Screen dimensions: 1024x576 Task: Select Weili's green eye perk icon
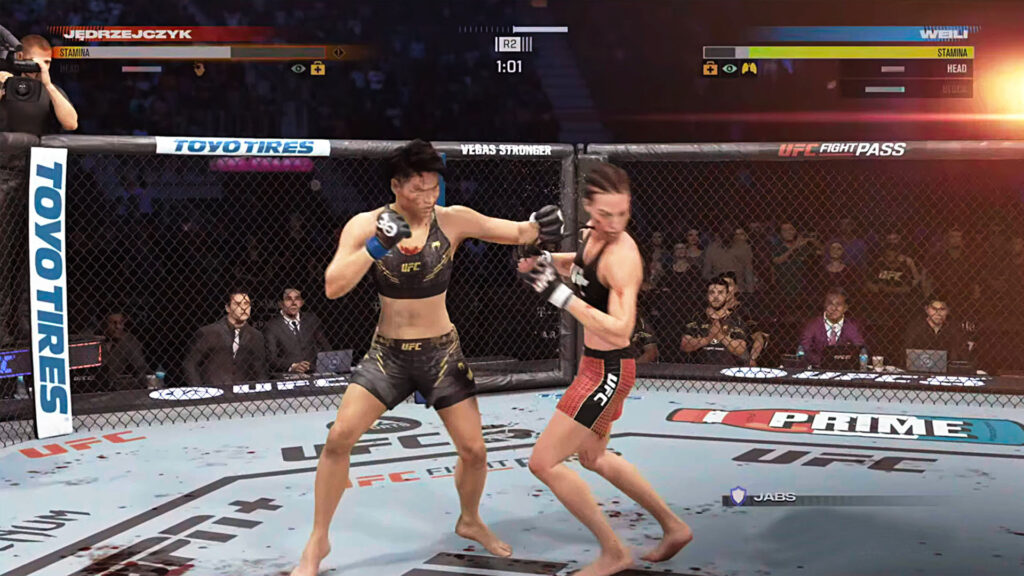click(x=730, y=69)
